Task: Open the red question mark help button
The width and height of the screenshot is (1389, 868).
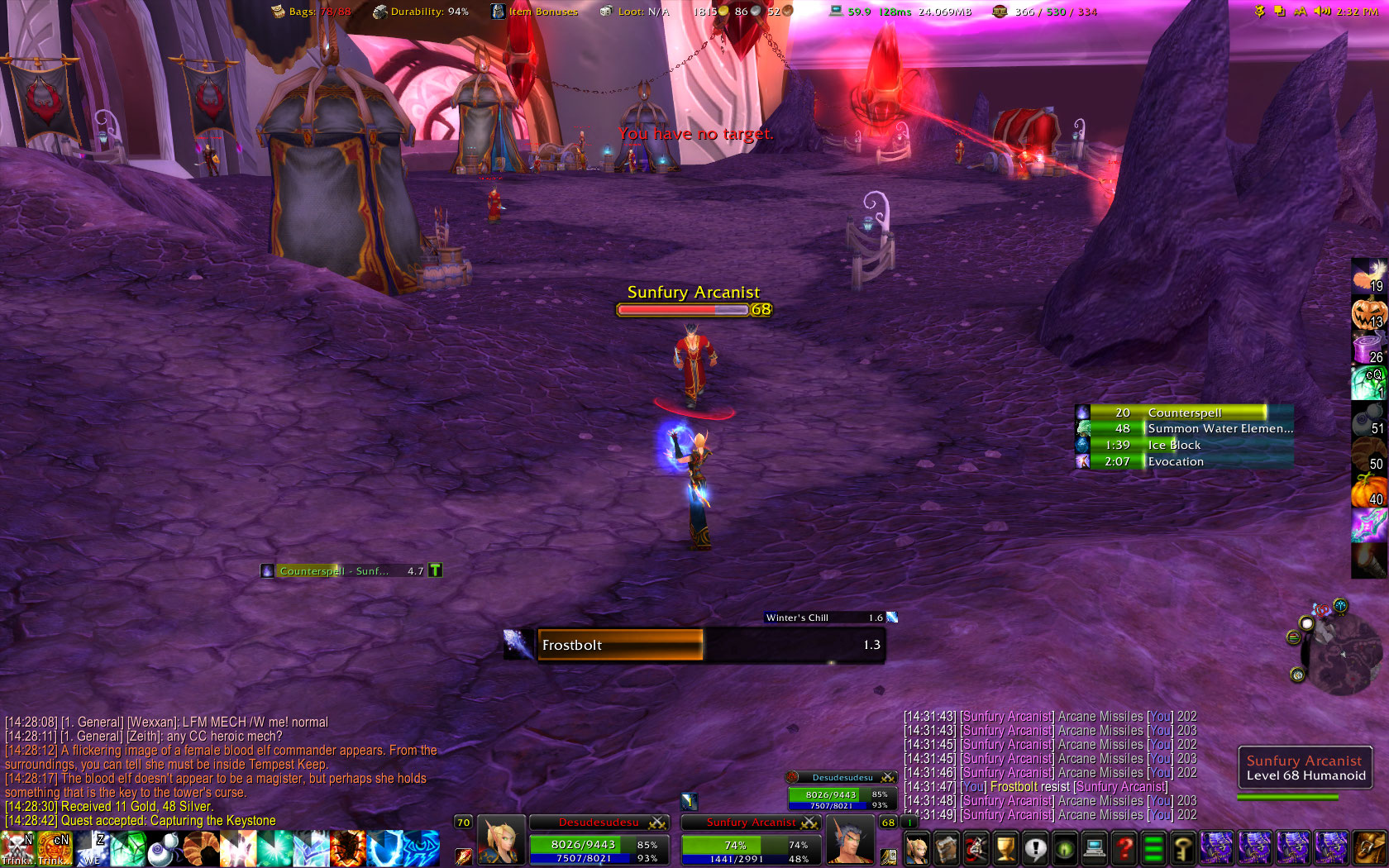Action: [1124, 849]
